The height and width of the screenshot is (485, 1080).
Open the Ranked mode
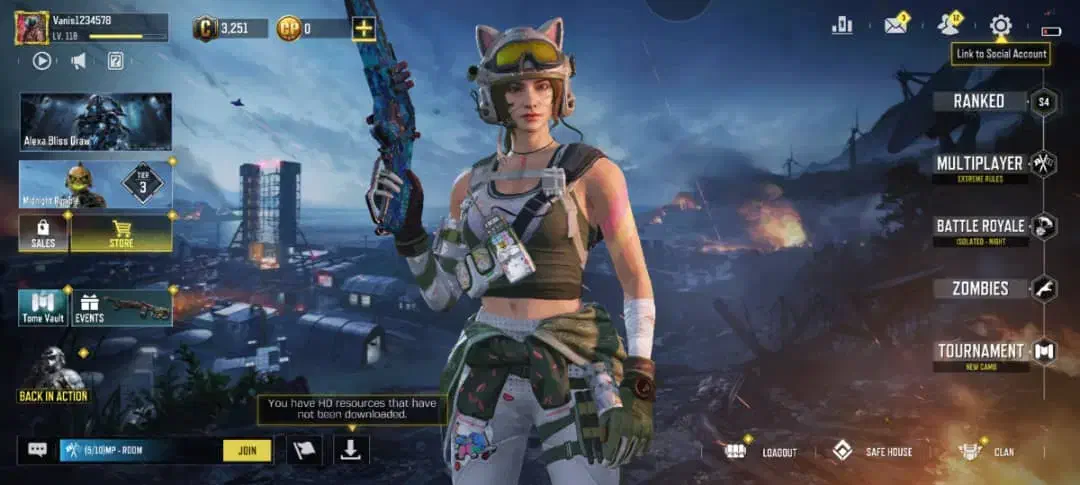click(979, 101)
